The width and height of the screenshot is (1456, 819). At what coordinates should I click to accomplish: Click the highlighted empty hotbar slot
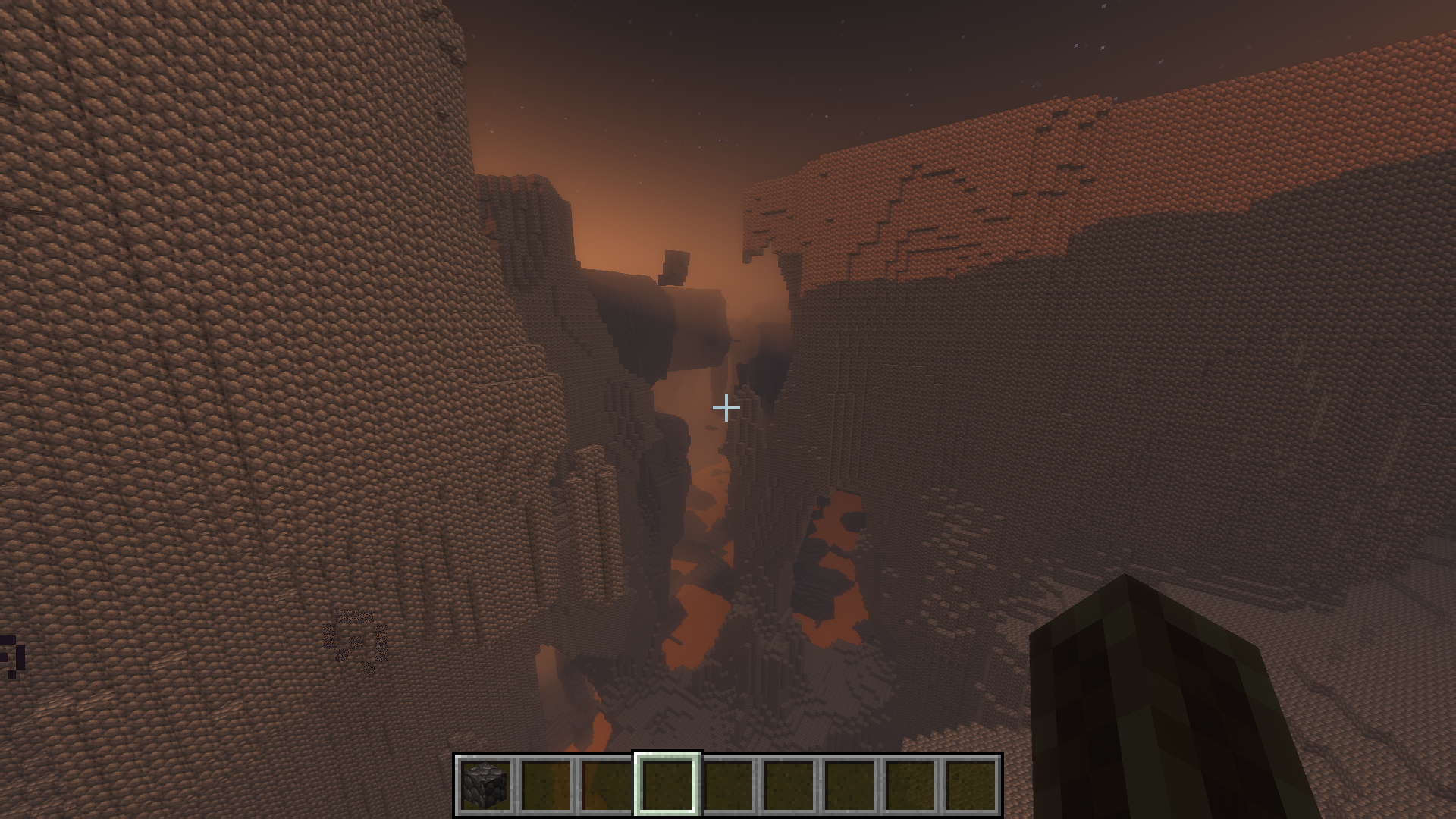coord(667,786)
